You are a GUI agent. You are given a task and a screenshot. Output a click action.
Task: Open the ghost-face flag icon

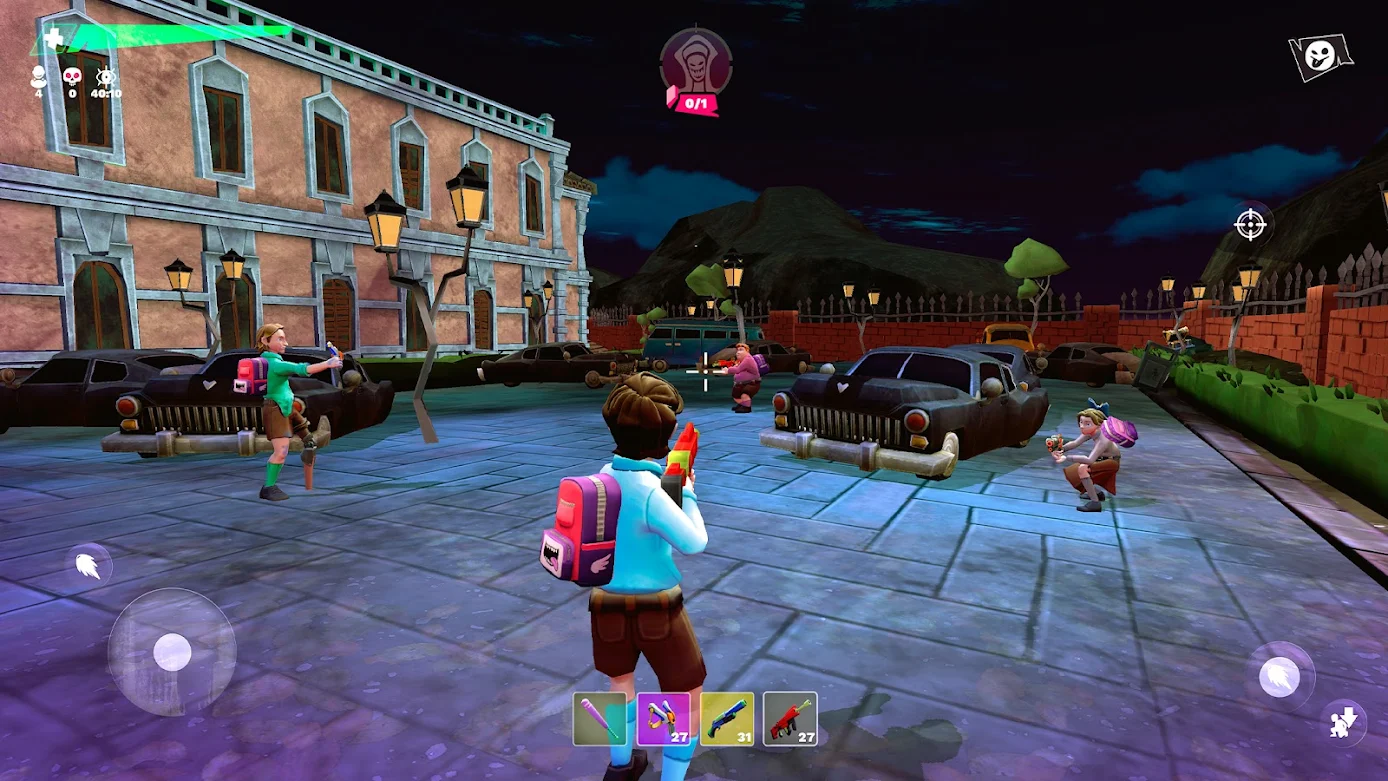(x=1320, y=56)
